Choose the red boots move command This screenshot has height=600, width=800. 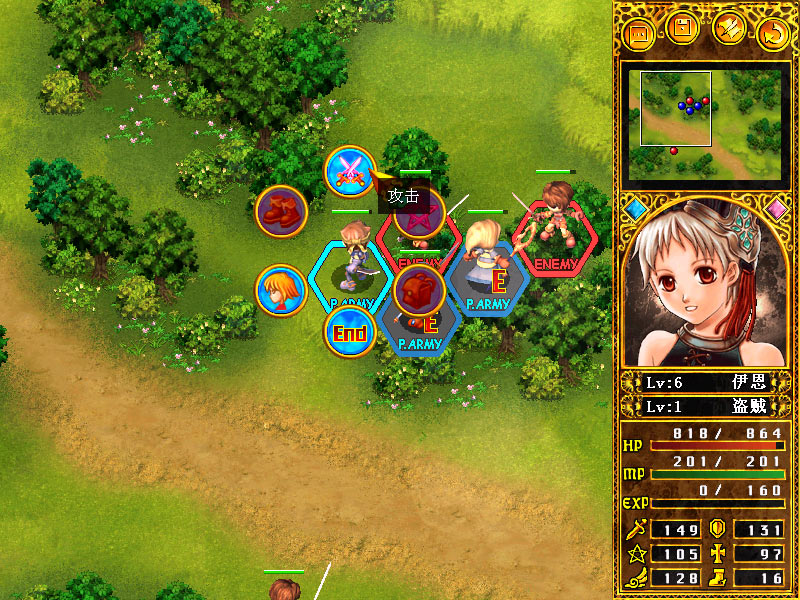click(280, 211)
